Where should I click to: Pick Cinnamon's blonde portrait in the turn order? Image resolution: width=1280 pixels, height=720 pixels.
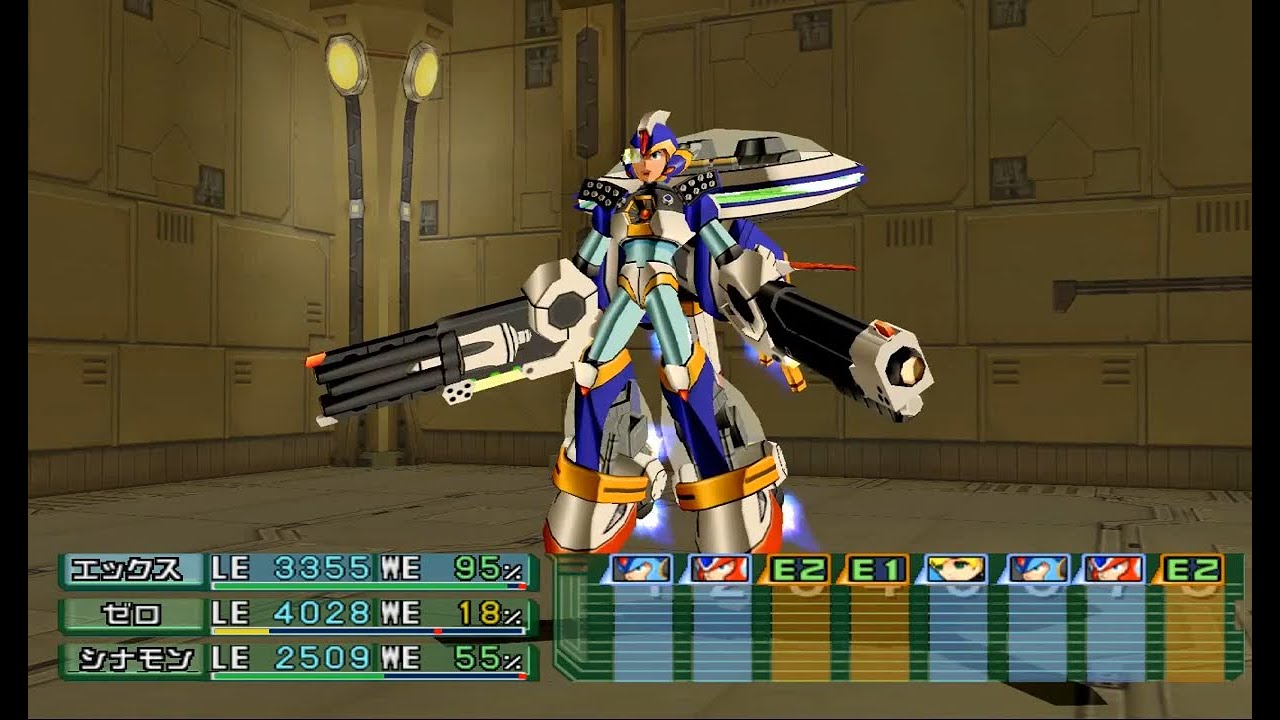(956, 569)
